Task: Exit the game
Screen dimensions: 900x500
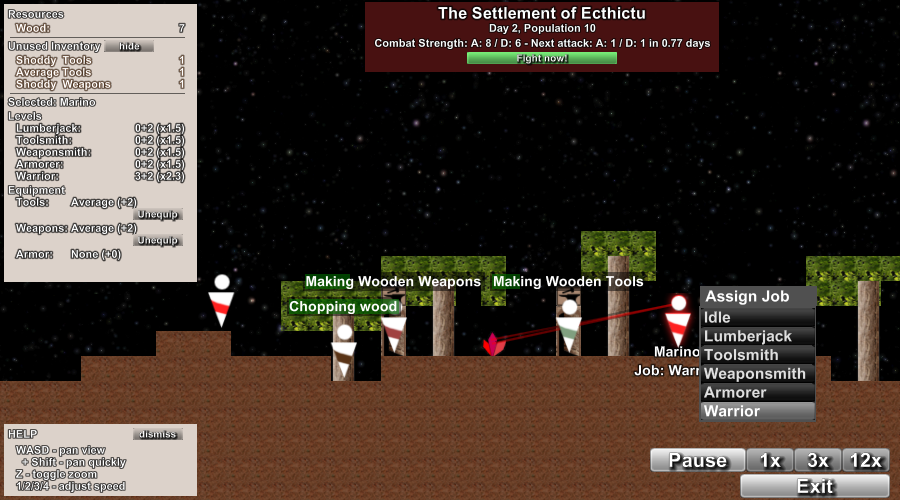Action: (815, 486)
